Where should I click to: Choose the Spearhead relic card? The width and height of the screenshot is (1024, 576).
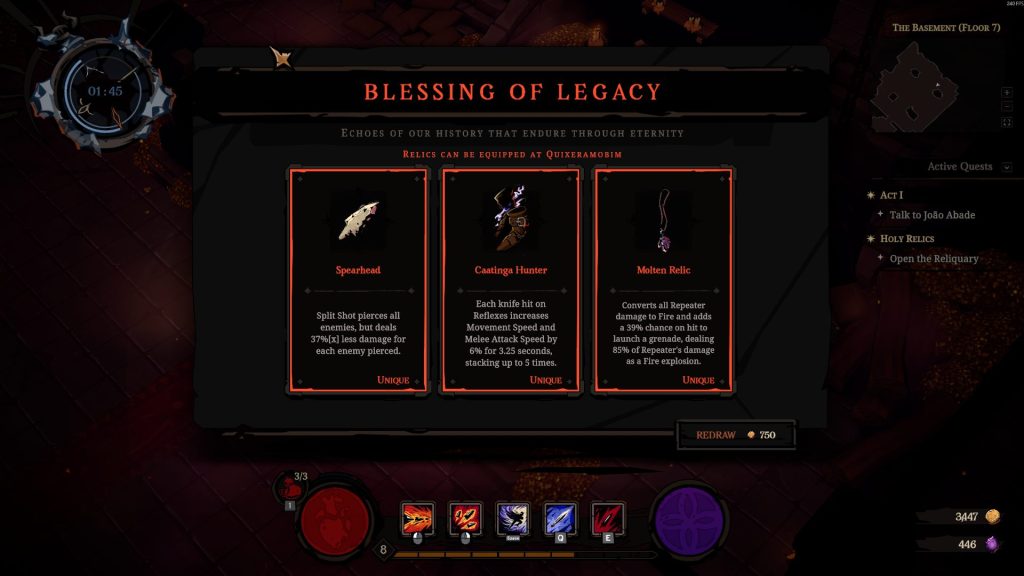[x=358, y=280]
